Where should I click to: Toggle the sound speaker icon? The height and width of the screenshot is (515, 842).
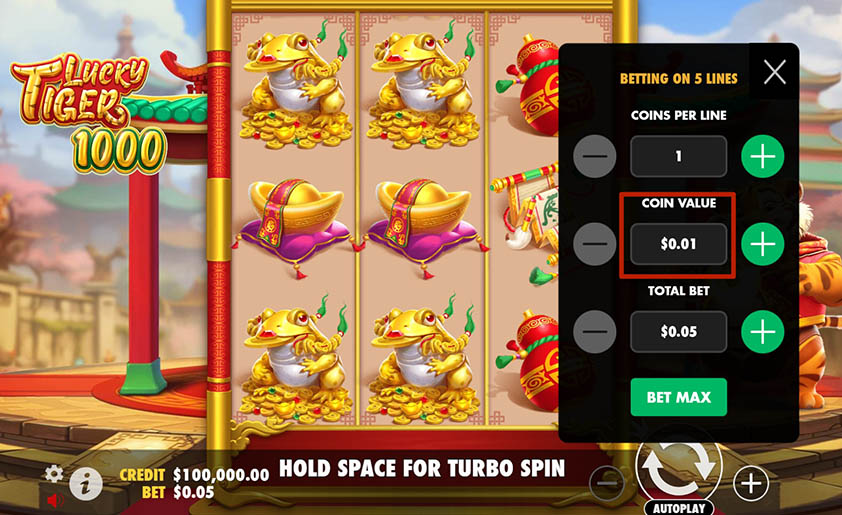click(x=54, y=499)
